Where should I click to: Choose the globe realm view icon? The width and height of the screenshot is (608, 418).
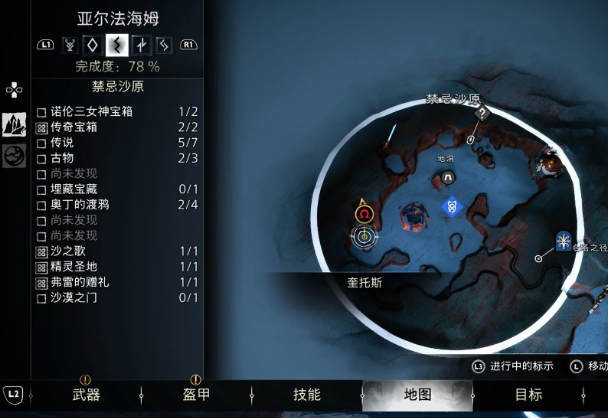[x=14, y=157]
